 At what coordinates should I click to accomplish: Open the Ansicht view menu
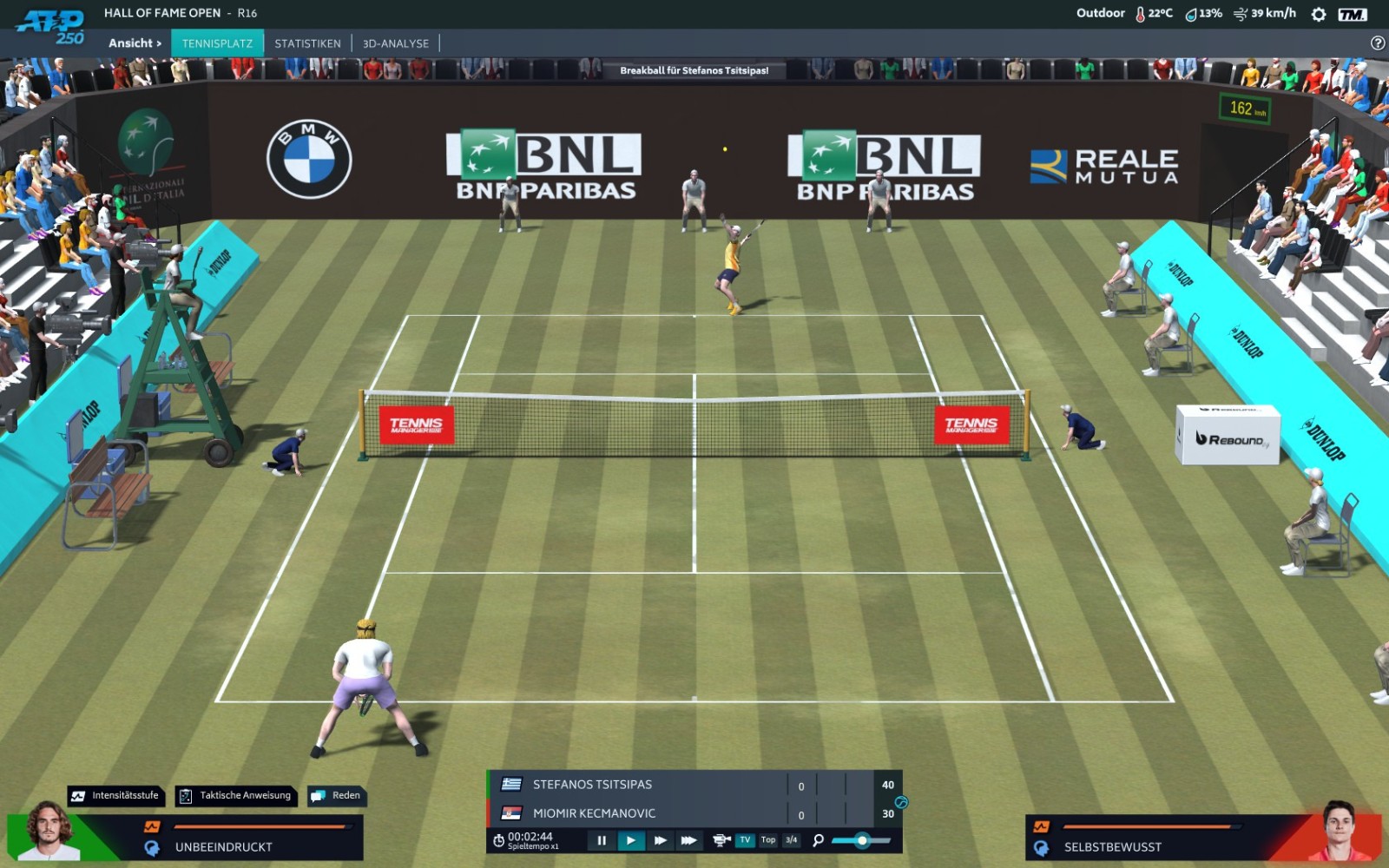(135, 43)
